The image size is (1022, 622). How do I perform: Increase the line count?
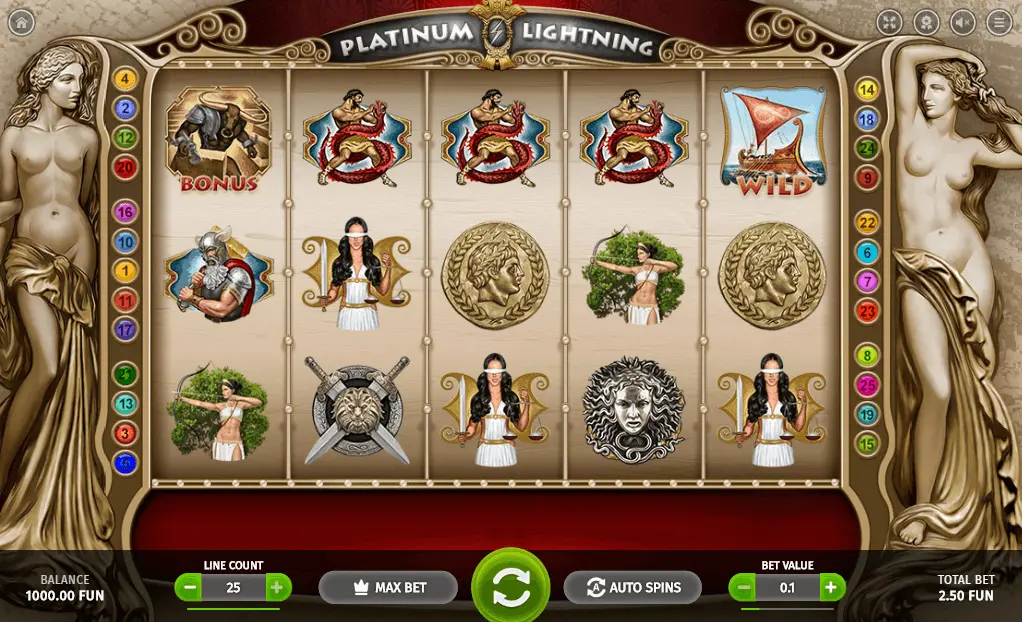tap(278, 587)
